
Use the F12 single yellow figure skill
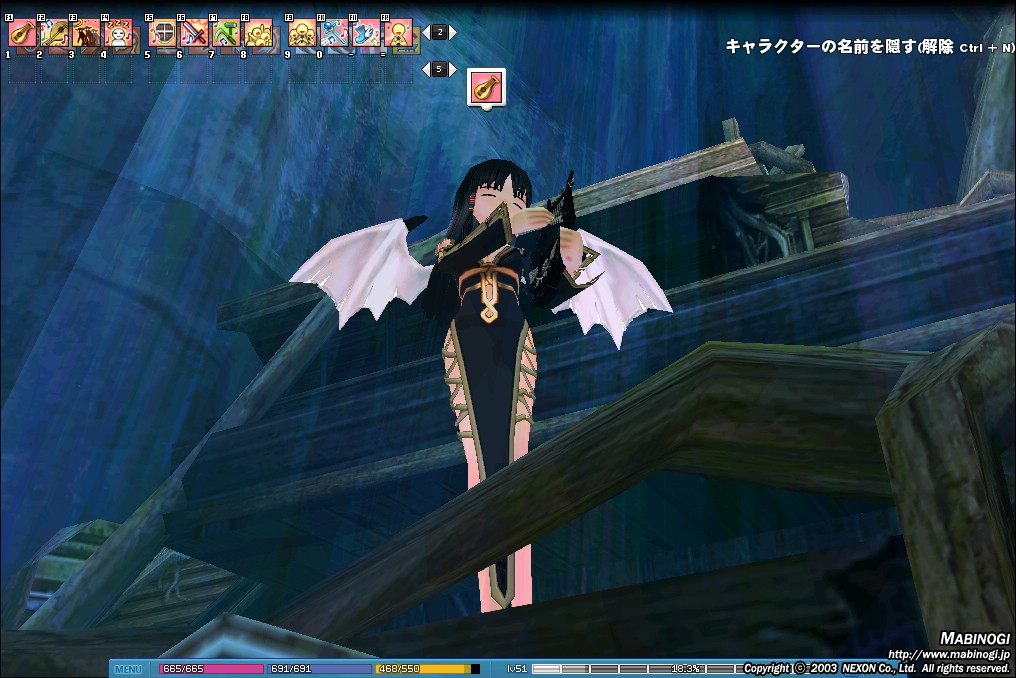398,33
